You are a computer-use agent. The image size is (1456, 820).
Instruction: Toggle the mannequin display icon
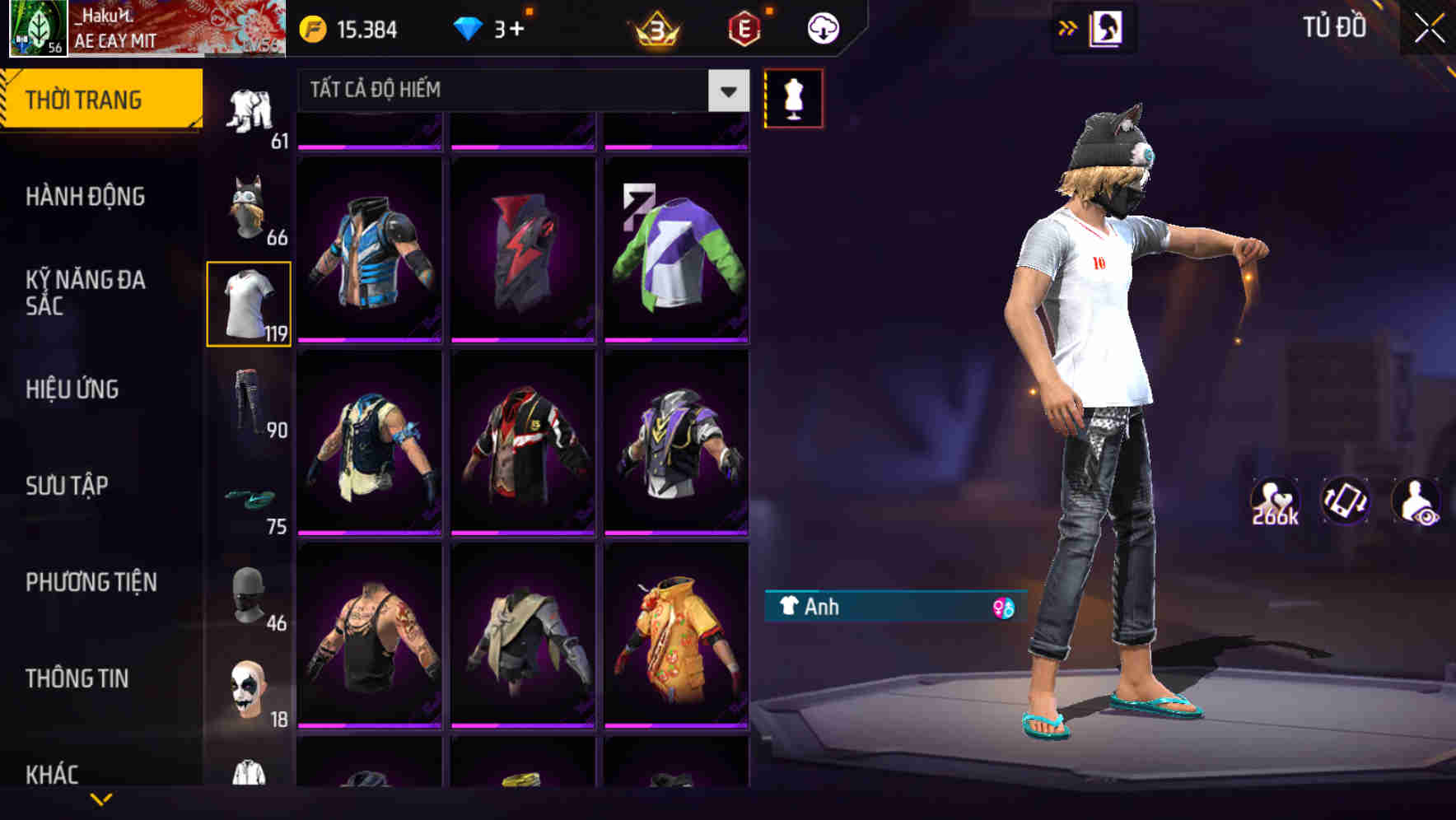pos(793,96)
